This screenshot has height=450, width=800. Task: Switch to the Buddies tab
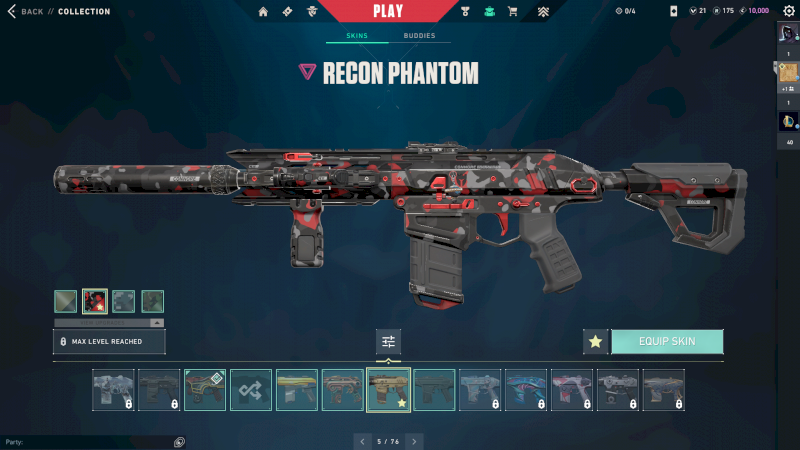[419, 35]
